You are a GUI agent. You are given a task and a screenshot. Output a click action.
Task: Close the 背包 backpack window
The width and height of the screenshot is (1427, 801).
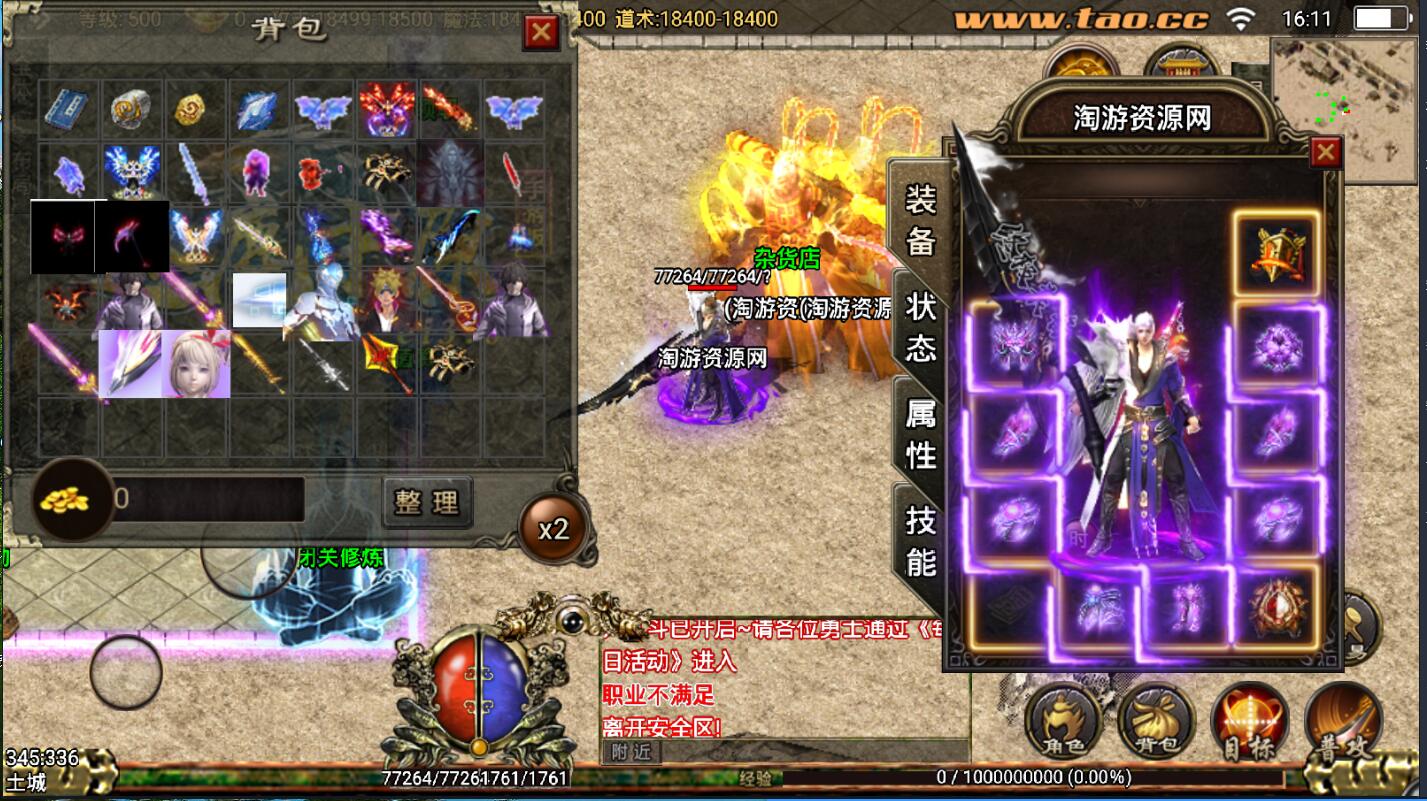point(541,32)
